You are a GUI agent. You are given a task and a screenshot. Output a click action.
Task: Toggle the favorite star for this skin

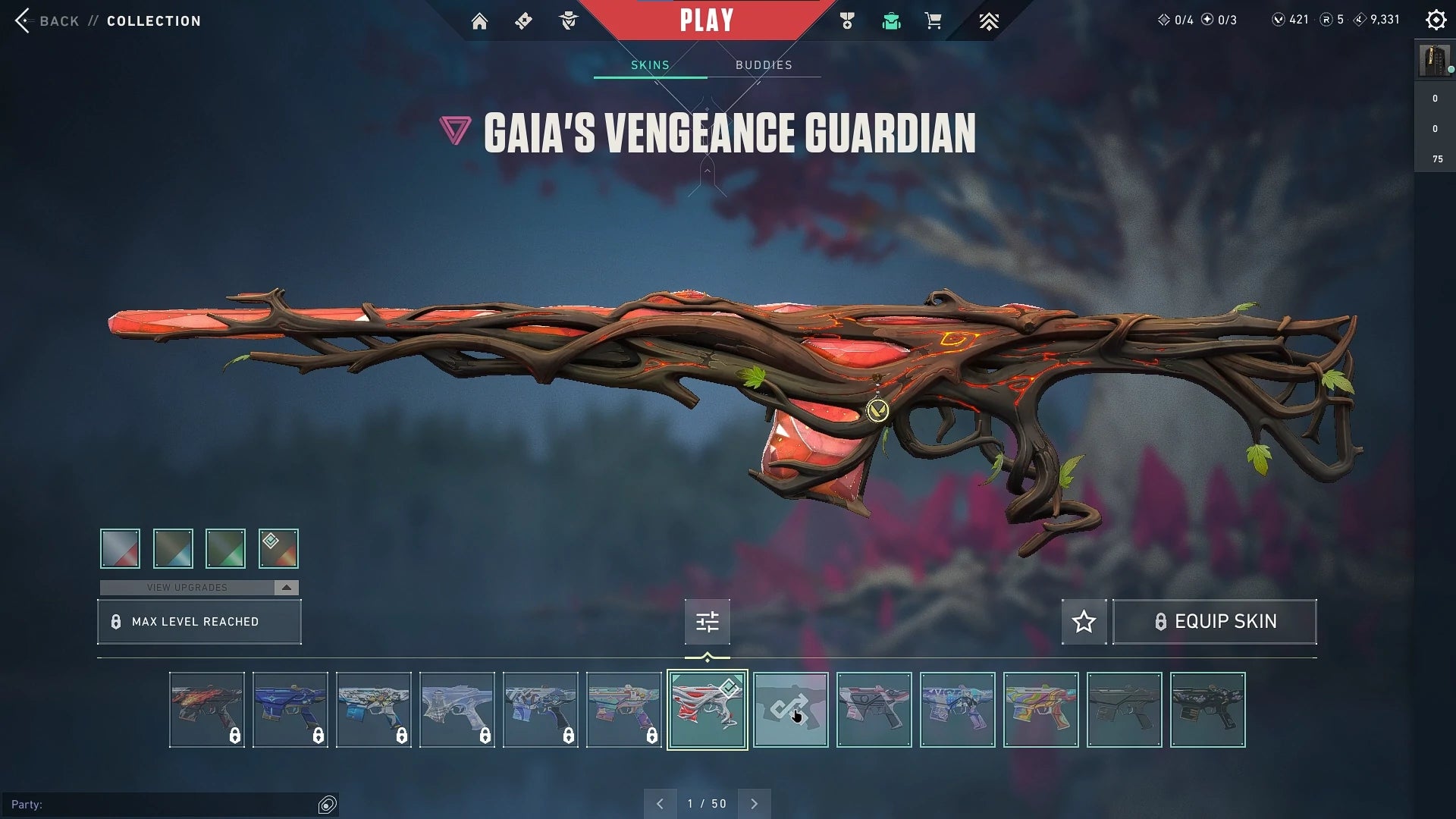tap(1083, 622)
